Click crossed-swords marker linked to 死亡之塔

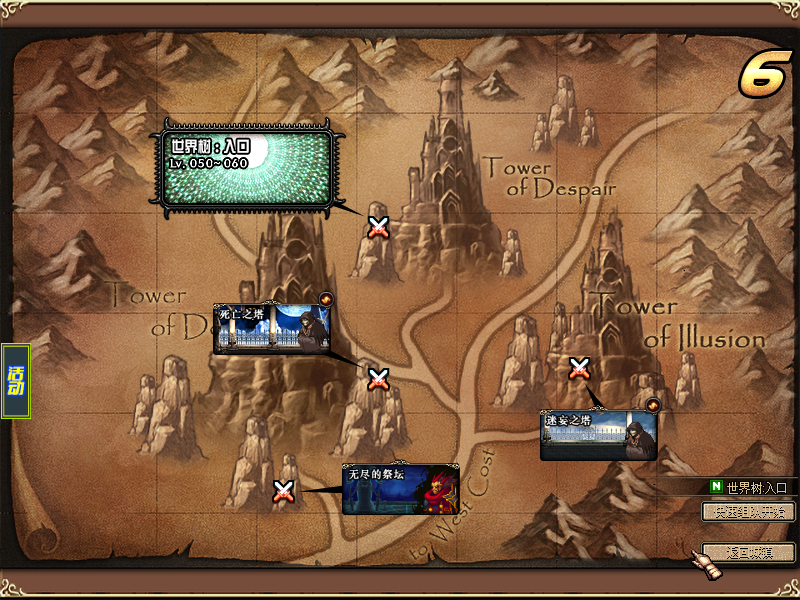(x=378, y=379)
